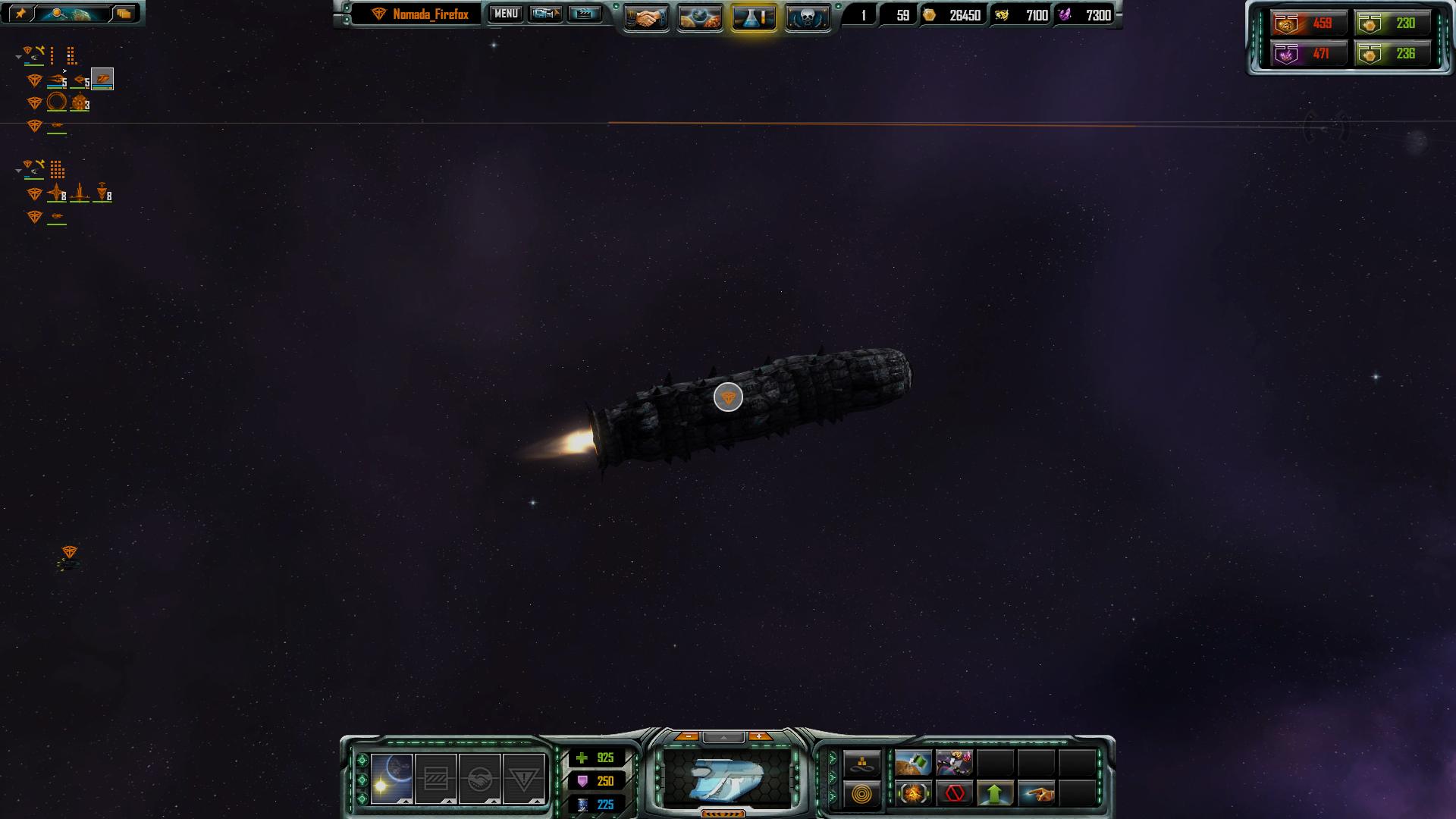Collapse the first planet group arrow

point(18,57)
